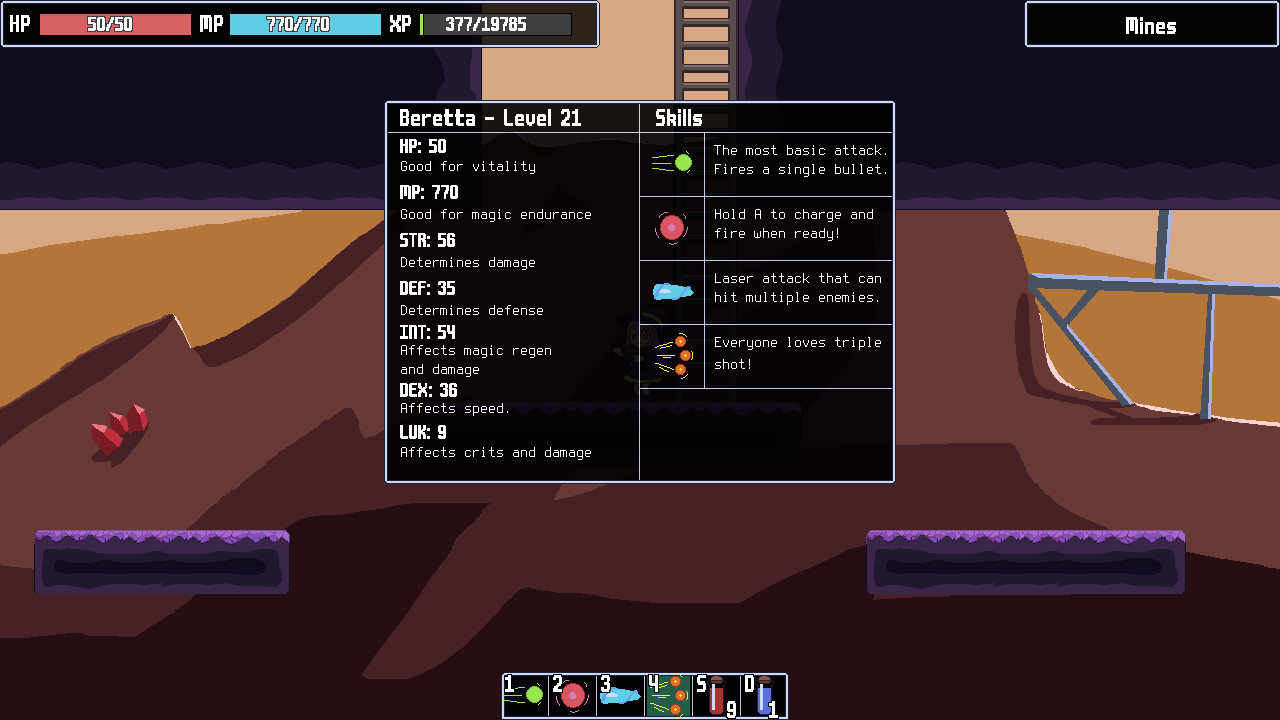Click hotbar slot 2 charge orb

[x=574, y=695]
